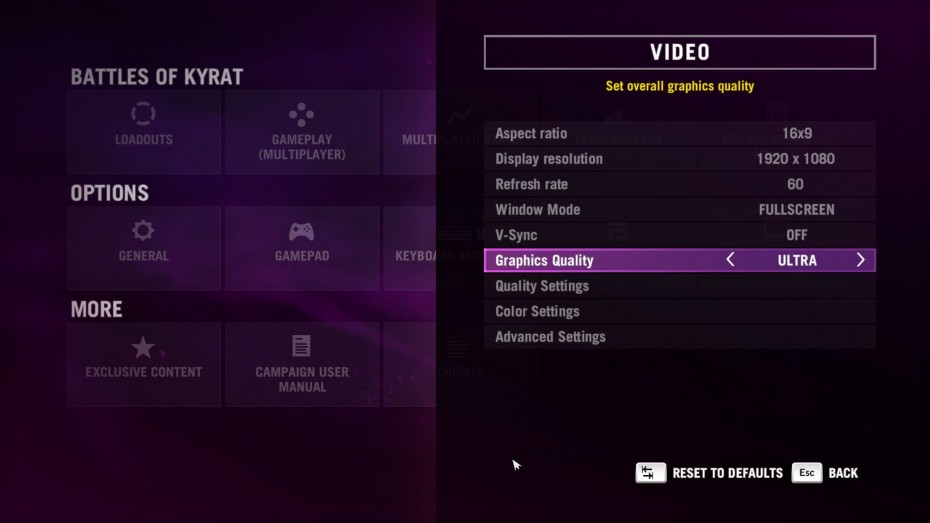Select the Refresh rate option
The image size is (930, 523).
(x=679, y=184)
